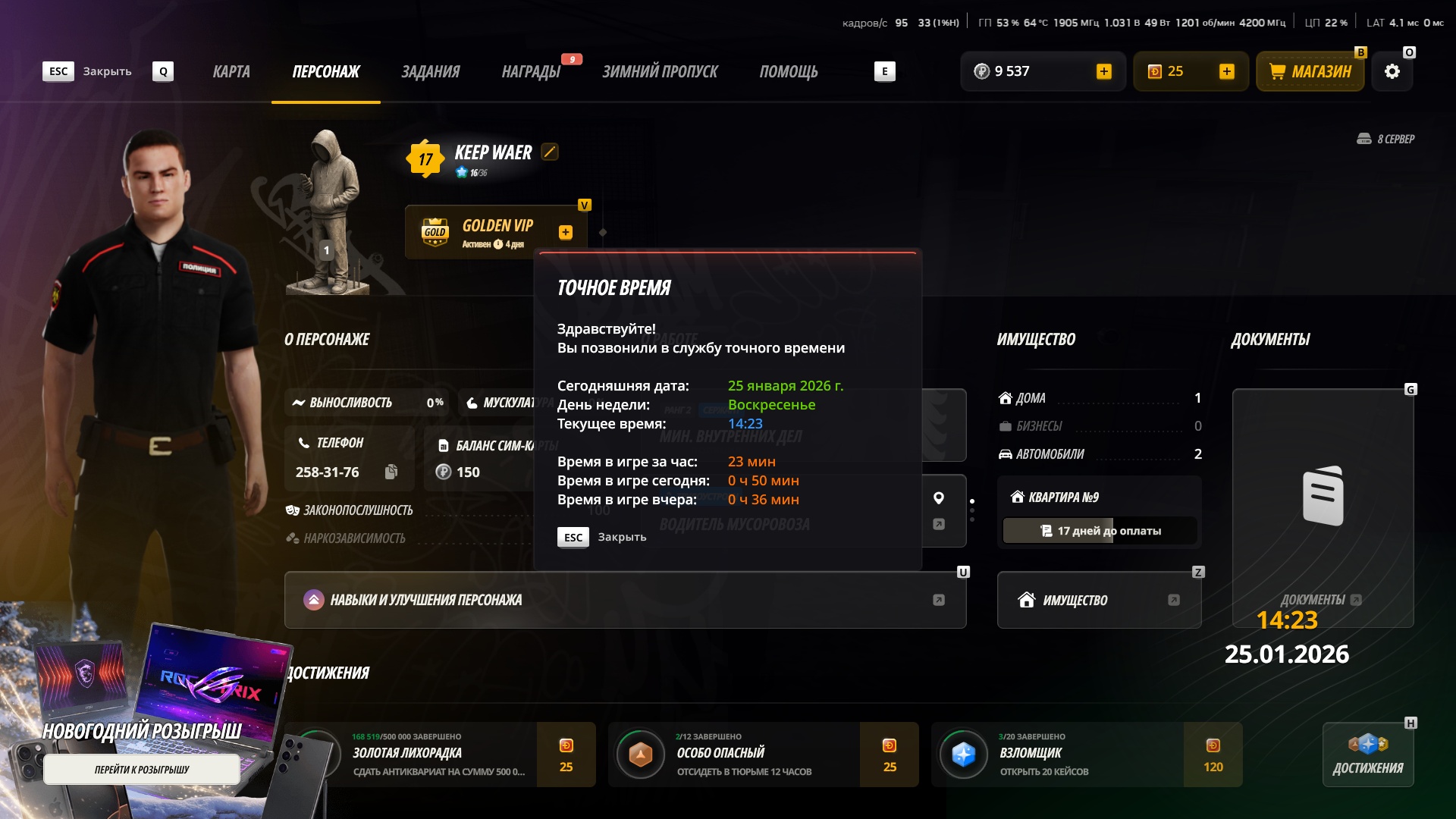Open the Имущество panel button
The width and height of the screenshot is (1456, 819).
click(1099, 600)
